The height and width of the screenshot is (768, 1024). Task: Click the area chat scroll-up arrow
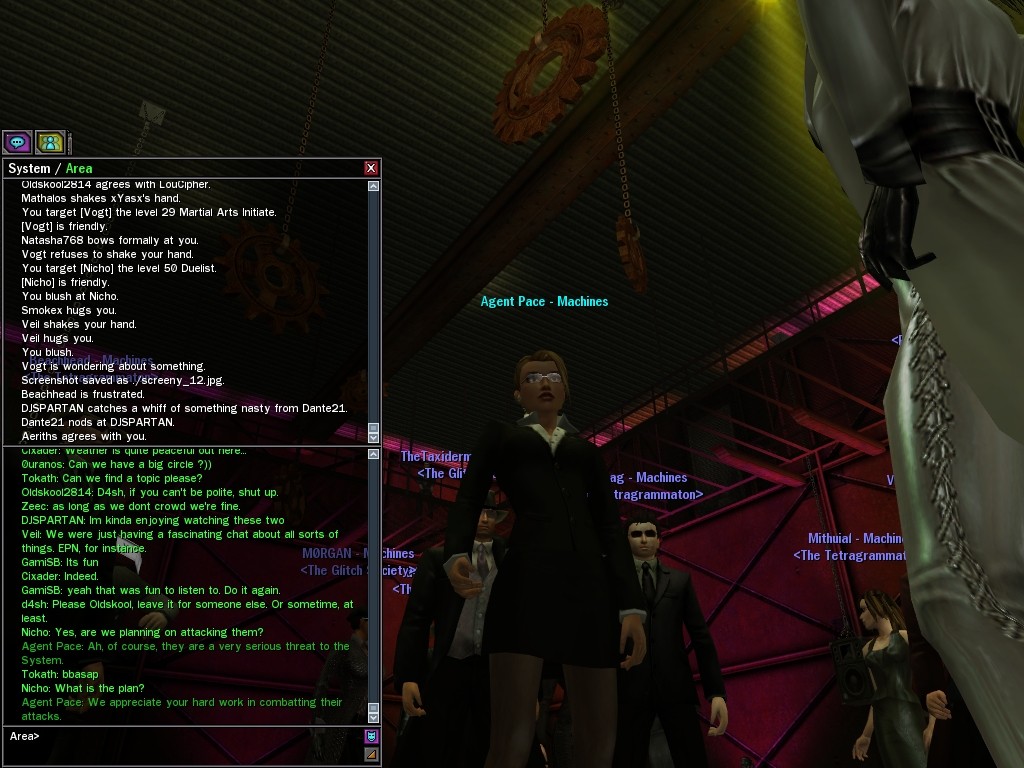click(x=374, y=454)
